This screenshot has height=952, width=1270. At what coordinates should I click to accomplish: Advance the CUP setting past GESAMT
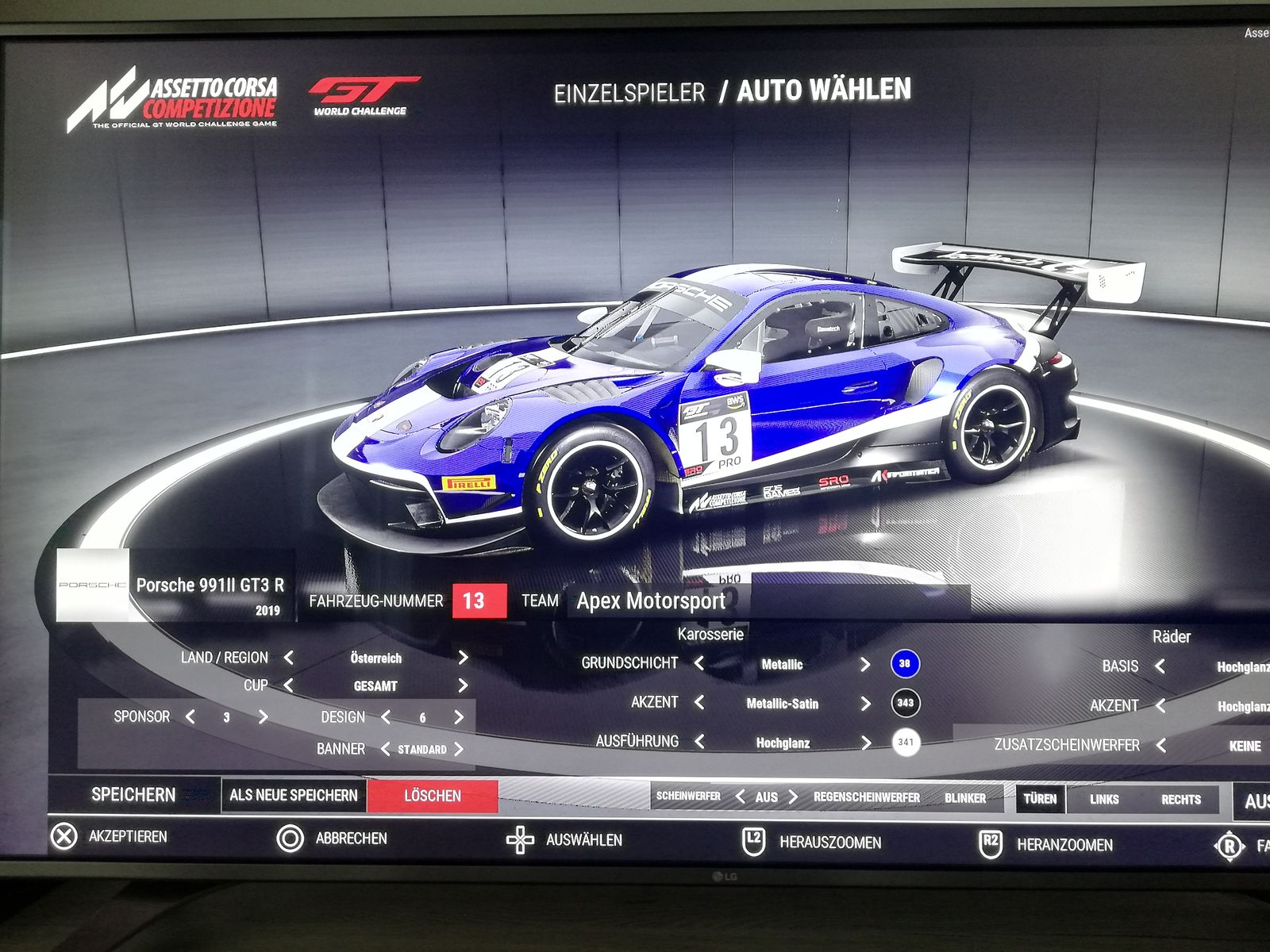[x=463, y=685]
